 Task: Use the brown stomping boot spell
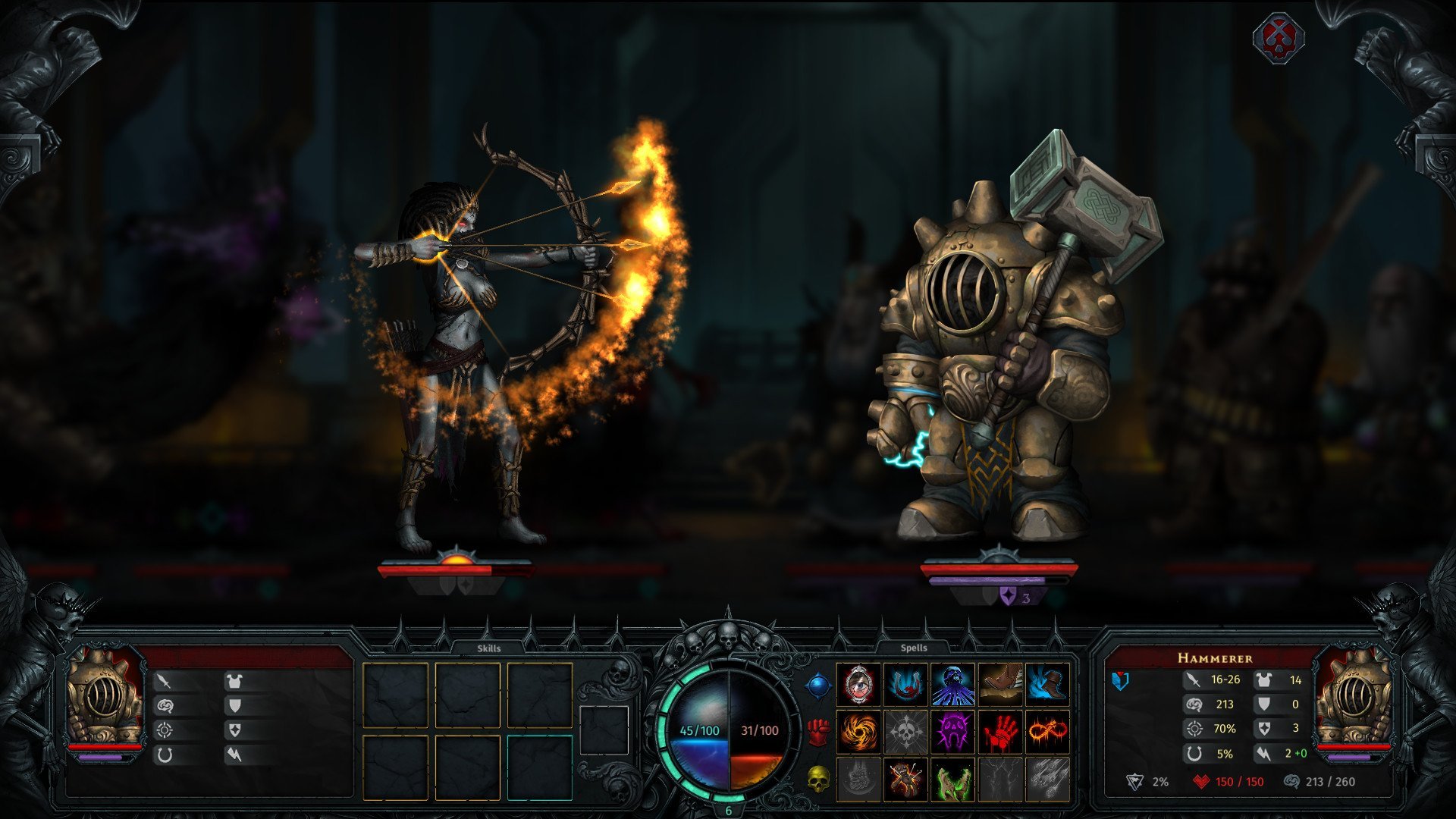1000,685
